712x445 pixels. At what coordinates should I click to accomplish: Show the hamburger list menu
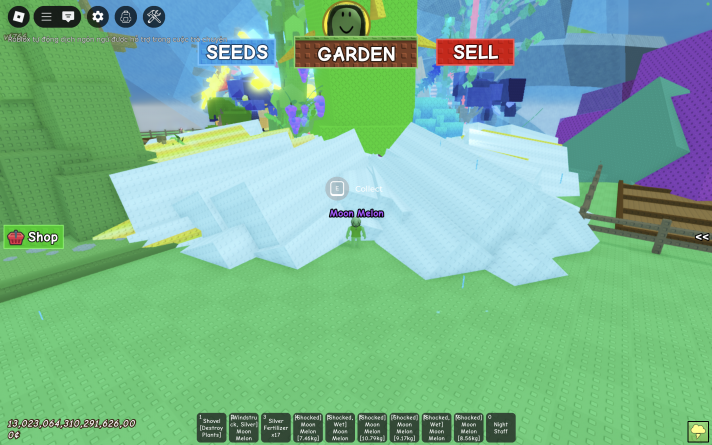46,16
